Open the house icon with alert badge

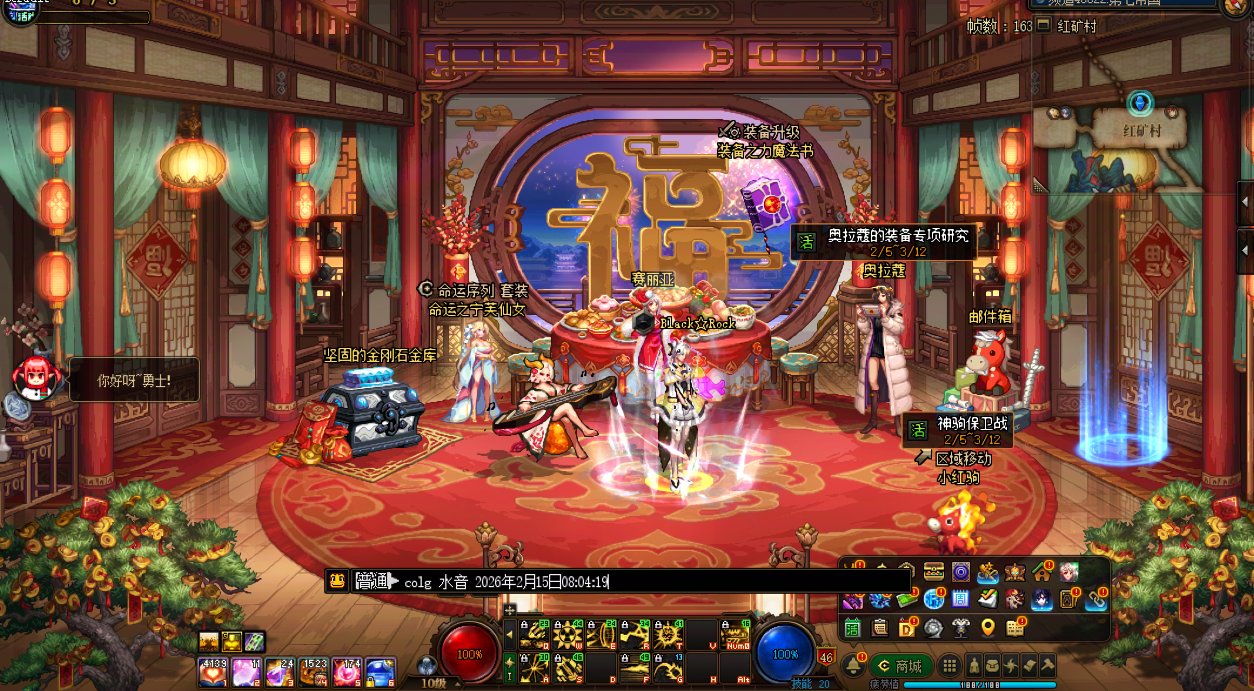pos(1043,573)
